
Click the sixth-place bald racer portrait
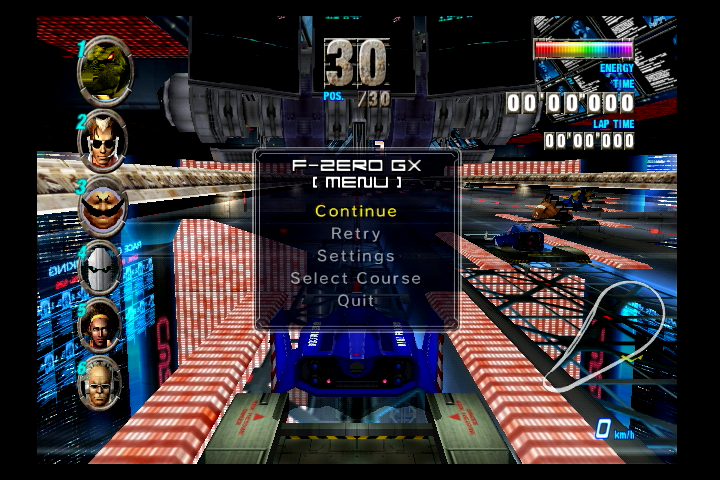coord(101,383)
